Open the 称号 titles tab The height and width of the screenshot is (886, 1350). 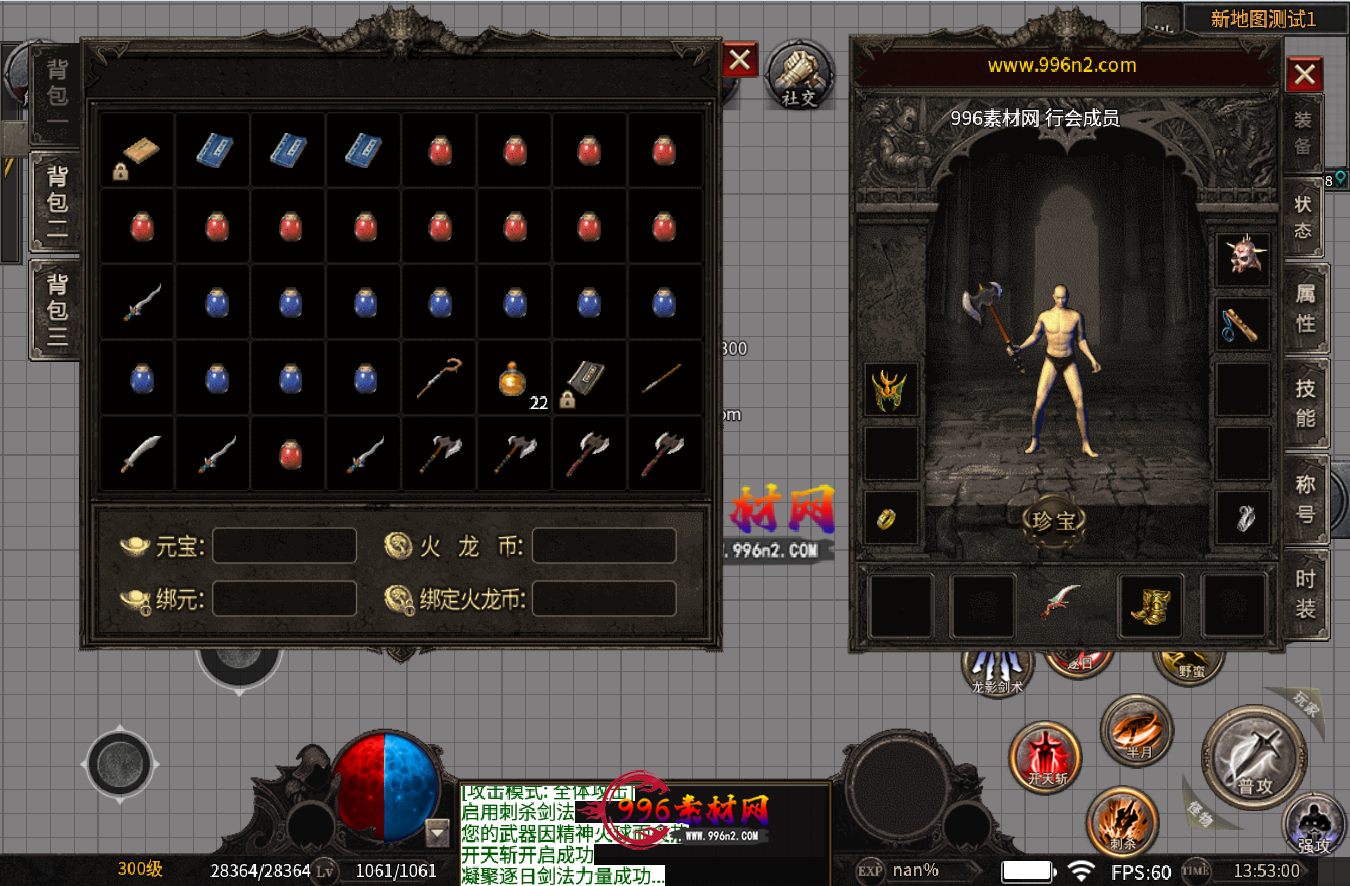(1306, 498)
